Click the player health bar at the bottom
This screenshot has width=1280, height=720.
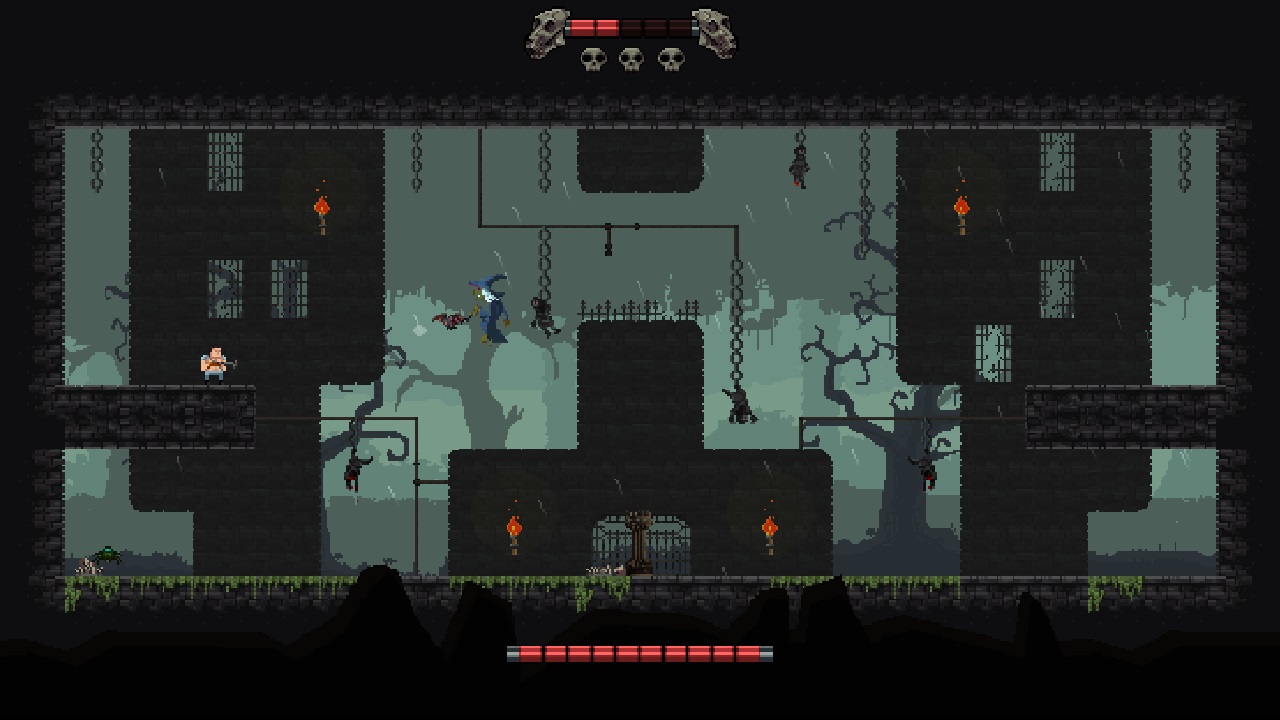[x=640, y=655]
